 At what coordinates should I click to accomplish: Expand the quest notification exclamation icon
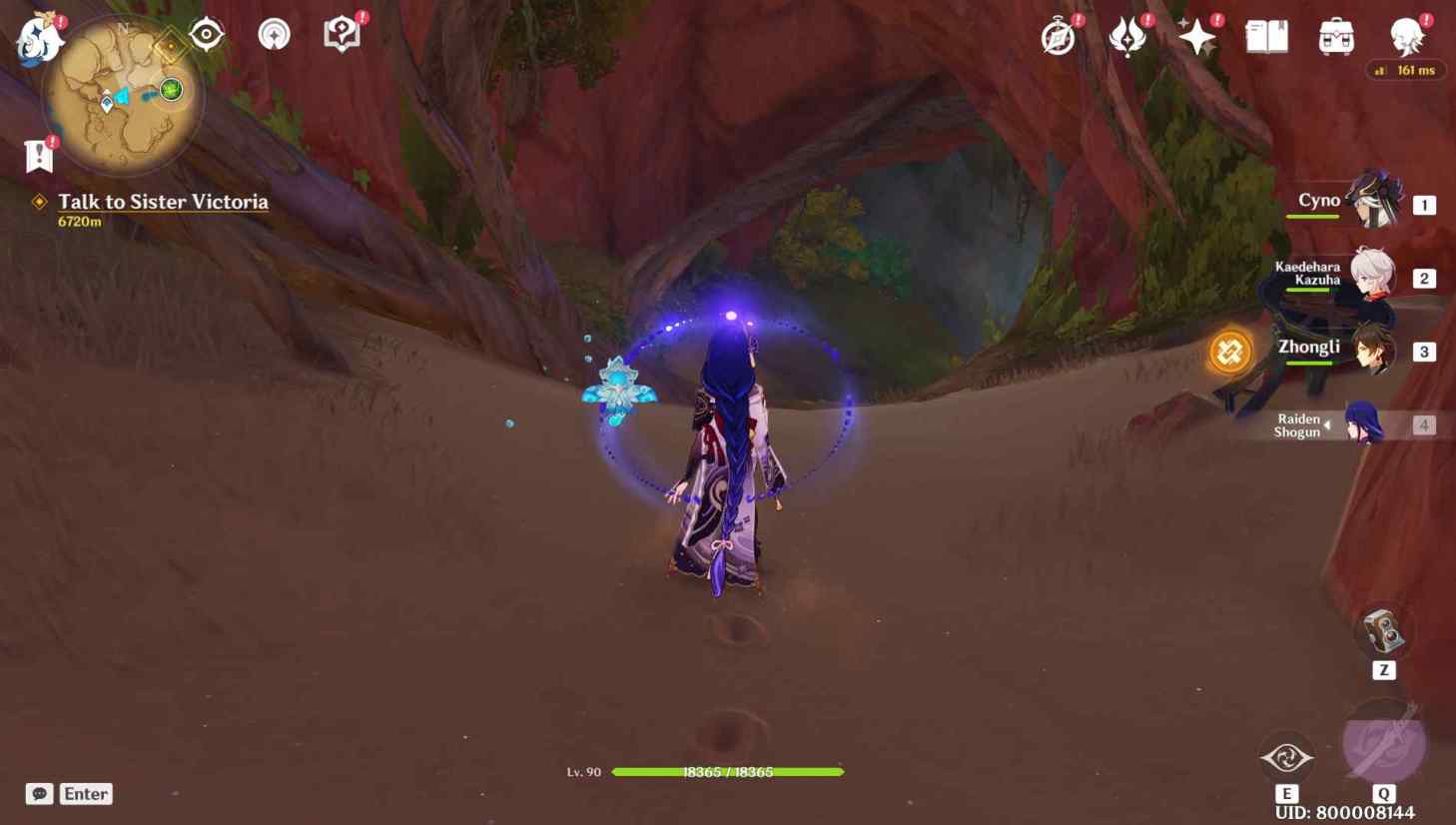(36, 153)
